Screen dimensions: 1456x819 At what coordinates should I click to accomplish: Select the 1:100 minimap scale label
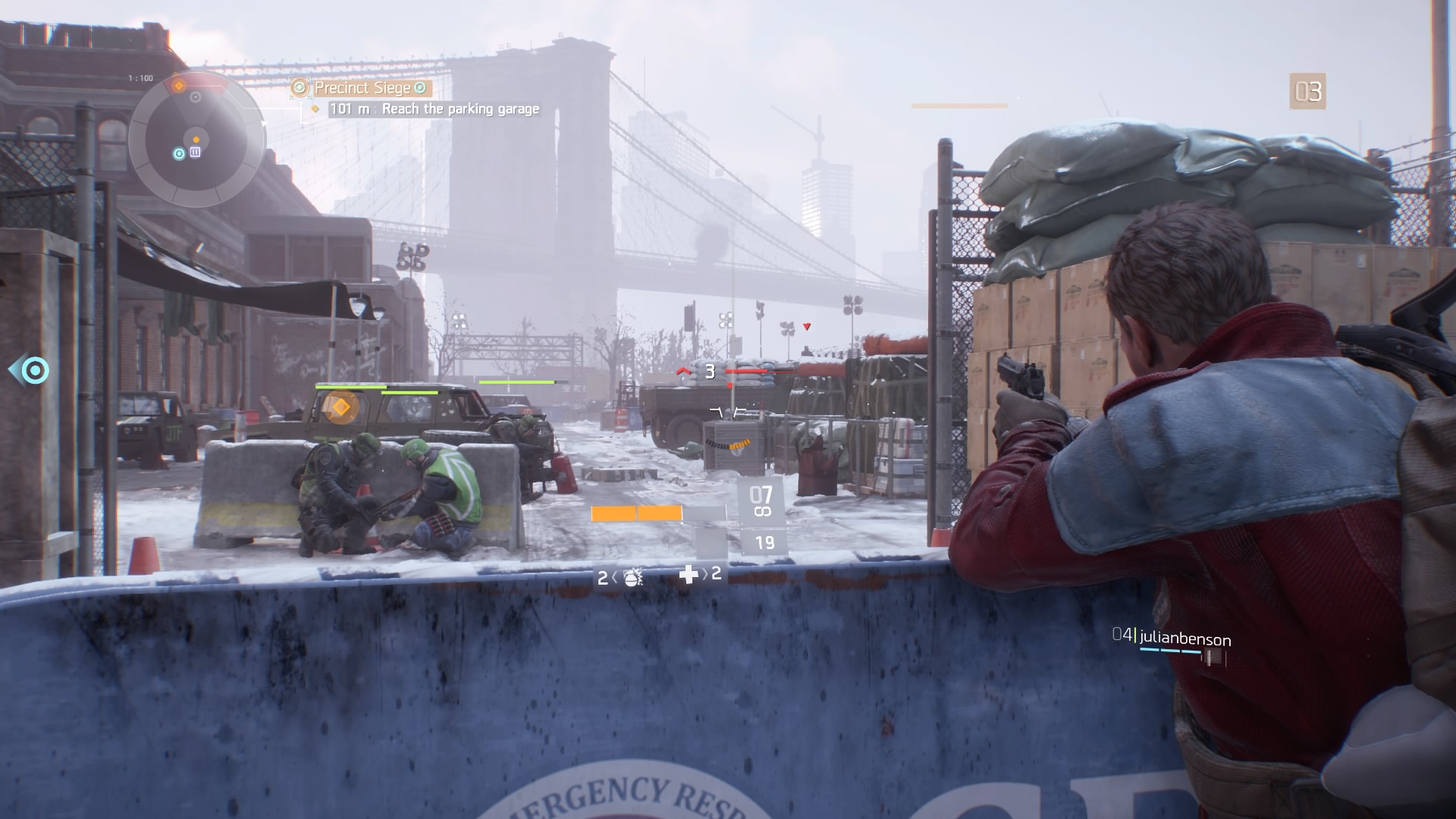click(140, 77)
